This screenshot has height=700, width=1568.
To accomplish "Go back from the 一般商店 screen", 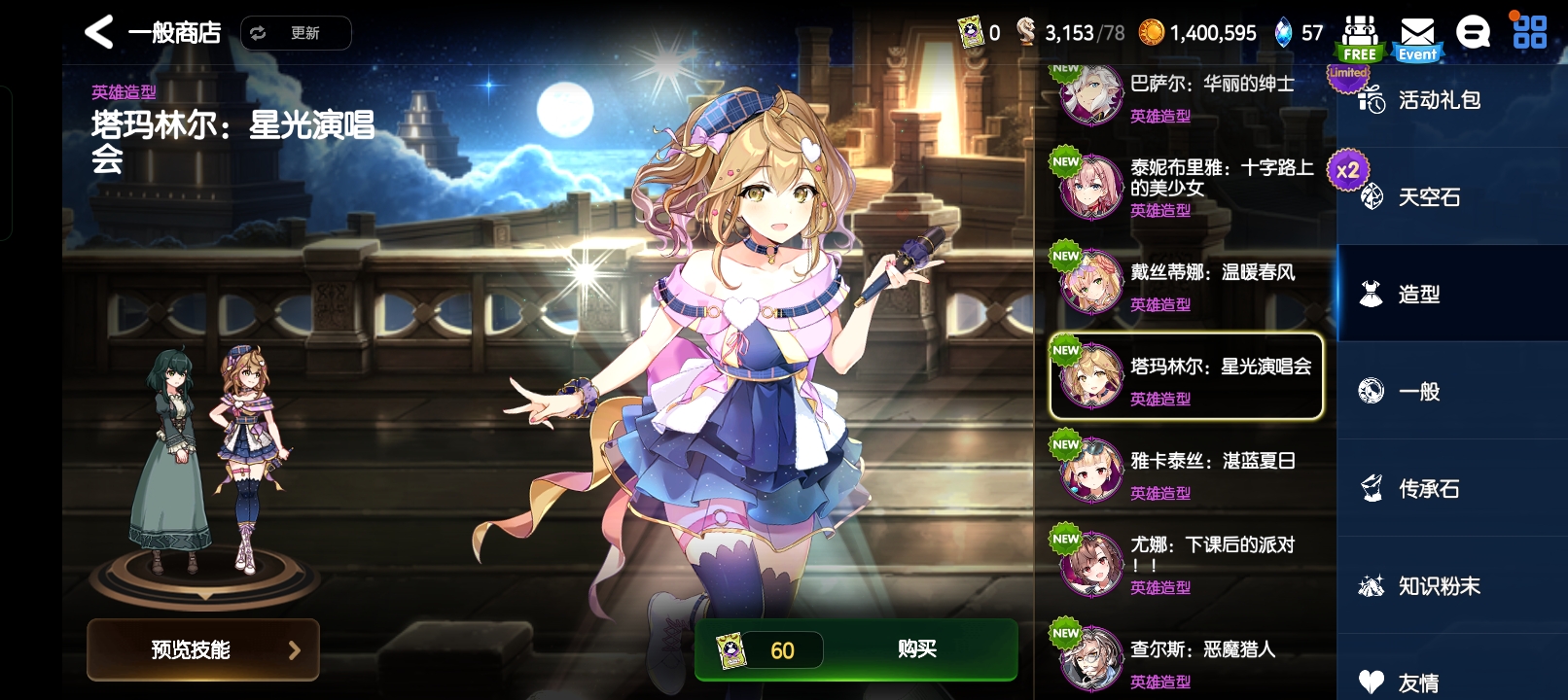I will click(99, 32).
